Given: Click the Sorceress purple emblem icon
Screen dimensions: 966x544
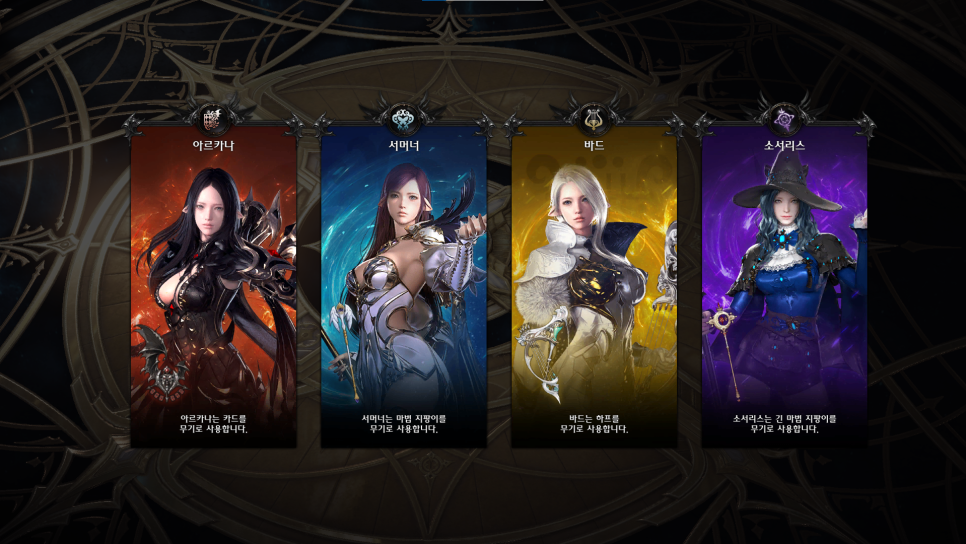Looking at the screenshot, I should coord(784,120).
